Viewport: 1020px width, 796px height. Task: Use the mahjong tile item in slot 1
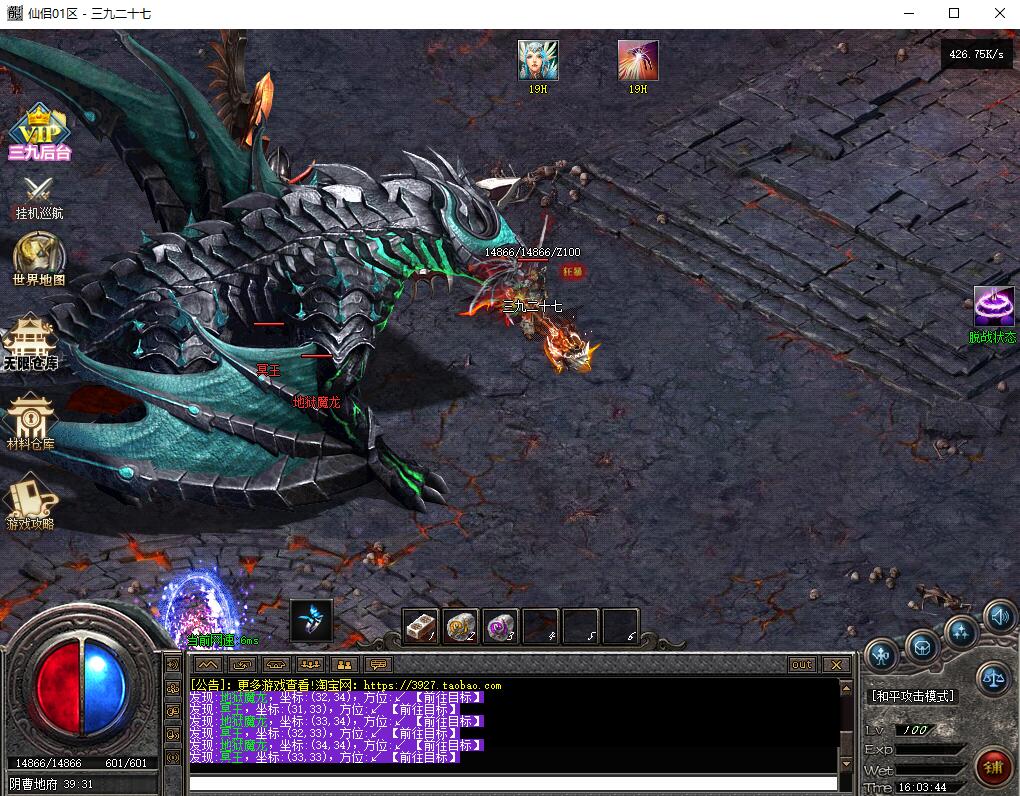[x=421, y=627]
